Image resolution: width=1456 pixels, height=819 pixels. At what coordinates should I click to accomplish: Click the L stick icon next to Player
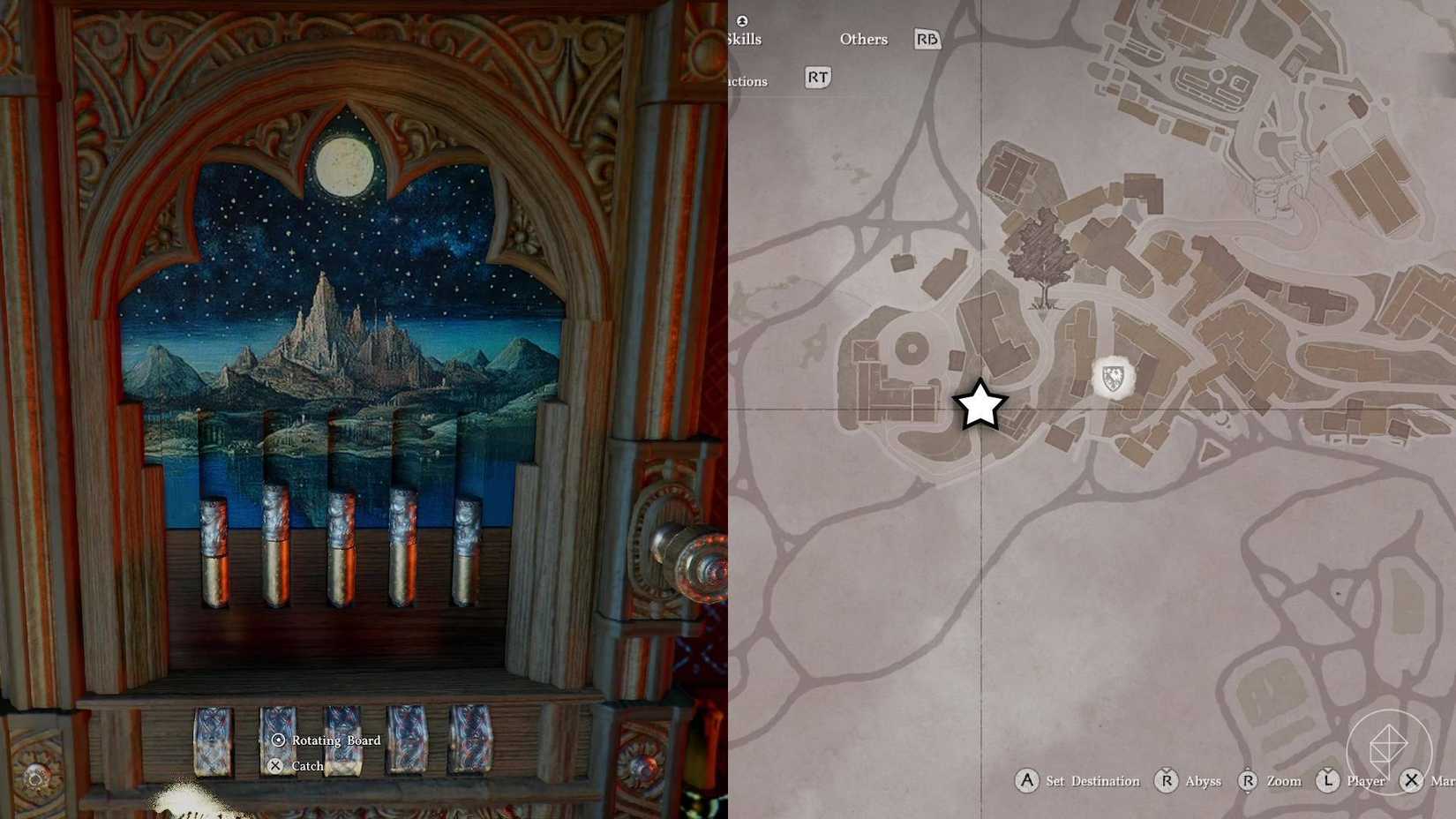(1329, 780)
